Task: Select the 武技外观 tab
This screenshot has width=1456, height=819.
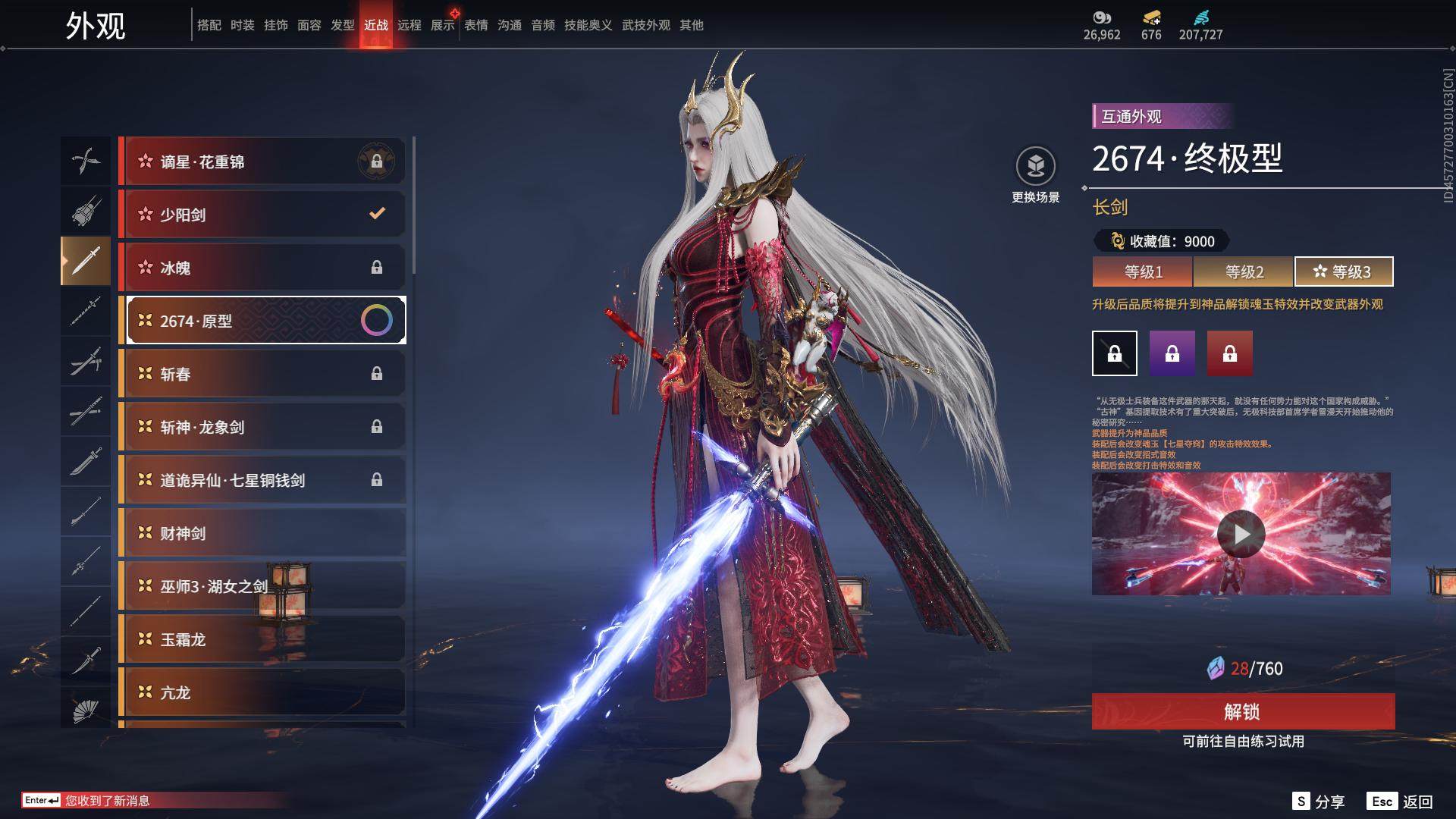Action: [646, 25]
